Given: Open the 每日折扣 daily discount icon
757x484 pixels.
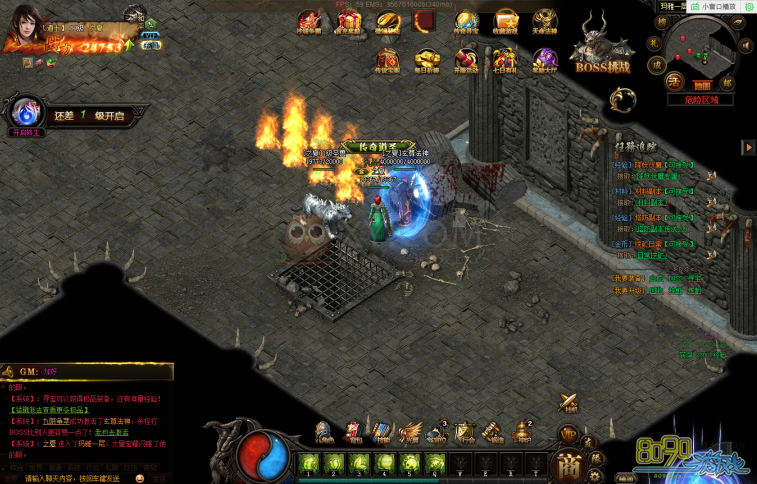Looking at the screenshot, I should click(x=427, y=59).
